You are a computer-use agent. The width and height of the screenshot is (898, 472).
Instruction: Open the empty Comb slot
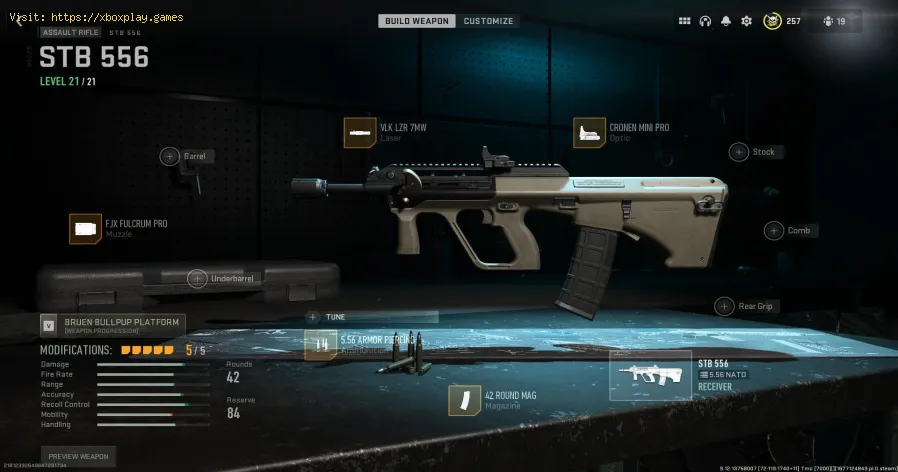(774, 230)
